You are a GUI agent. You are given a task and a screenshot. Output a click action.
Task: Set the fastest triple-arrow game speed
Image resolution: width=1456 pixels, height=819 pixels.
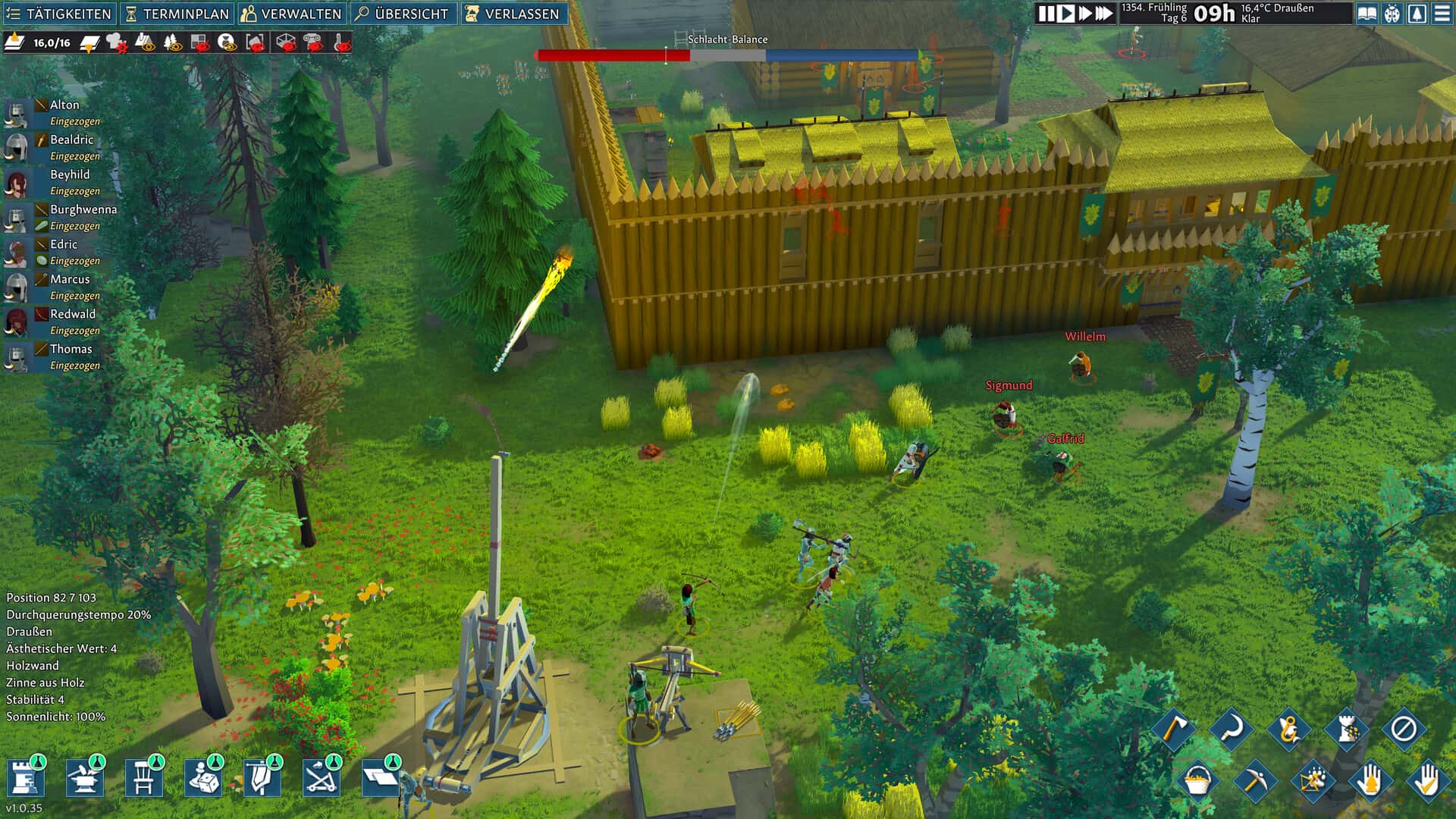(1104, 14)
